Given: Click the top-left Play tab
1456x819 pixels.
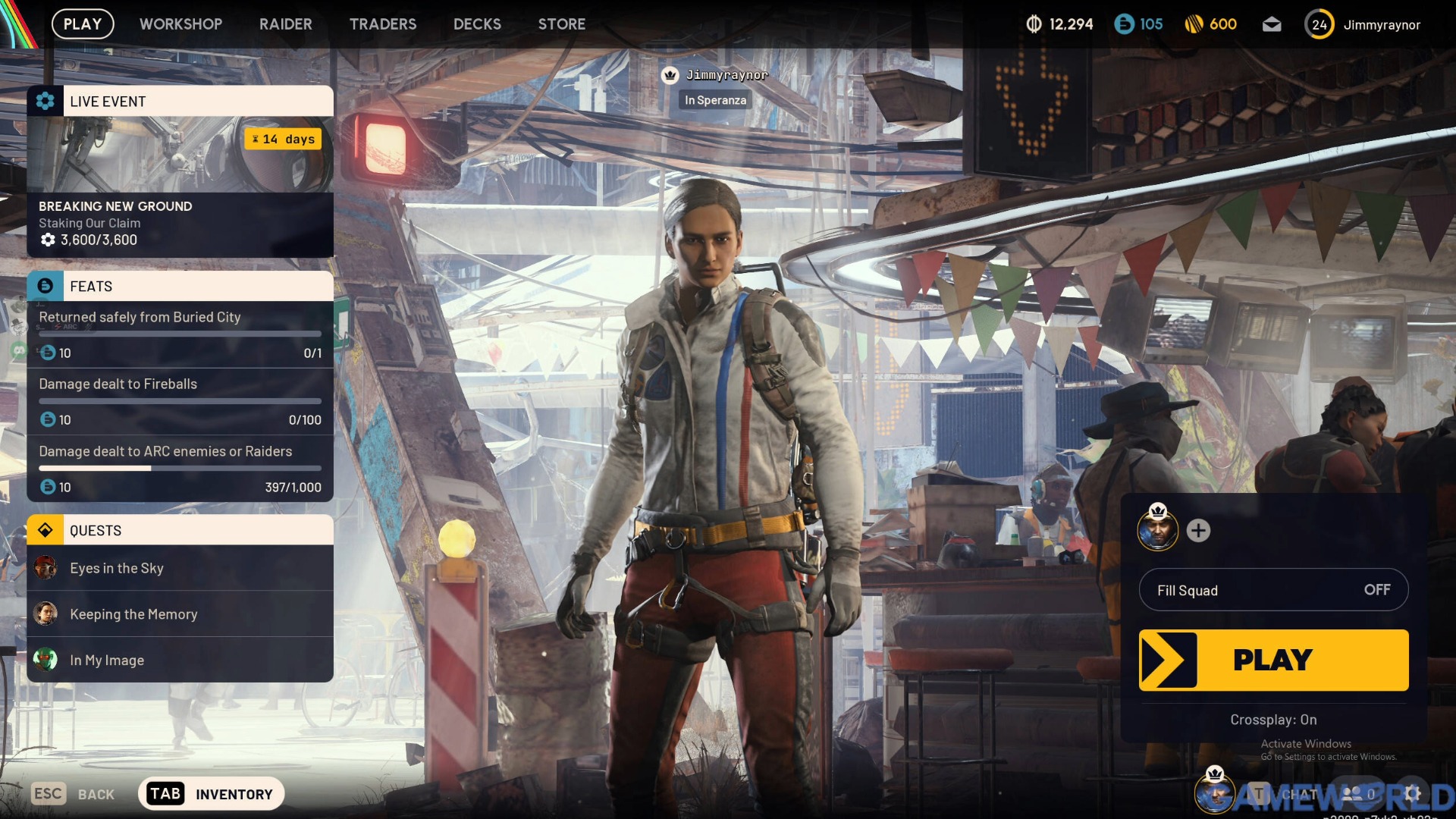Looking at the screenshot, I should point(82,24).
